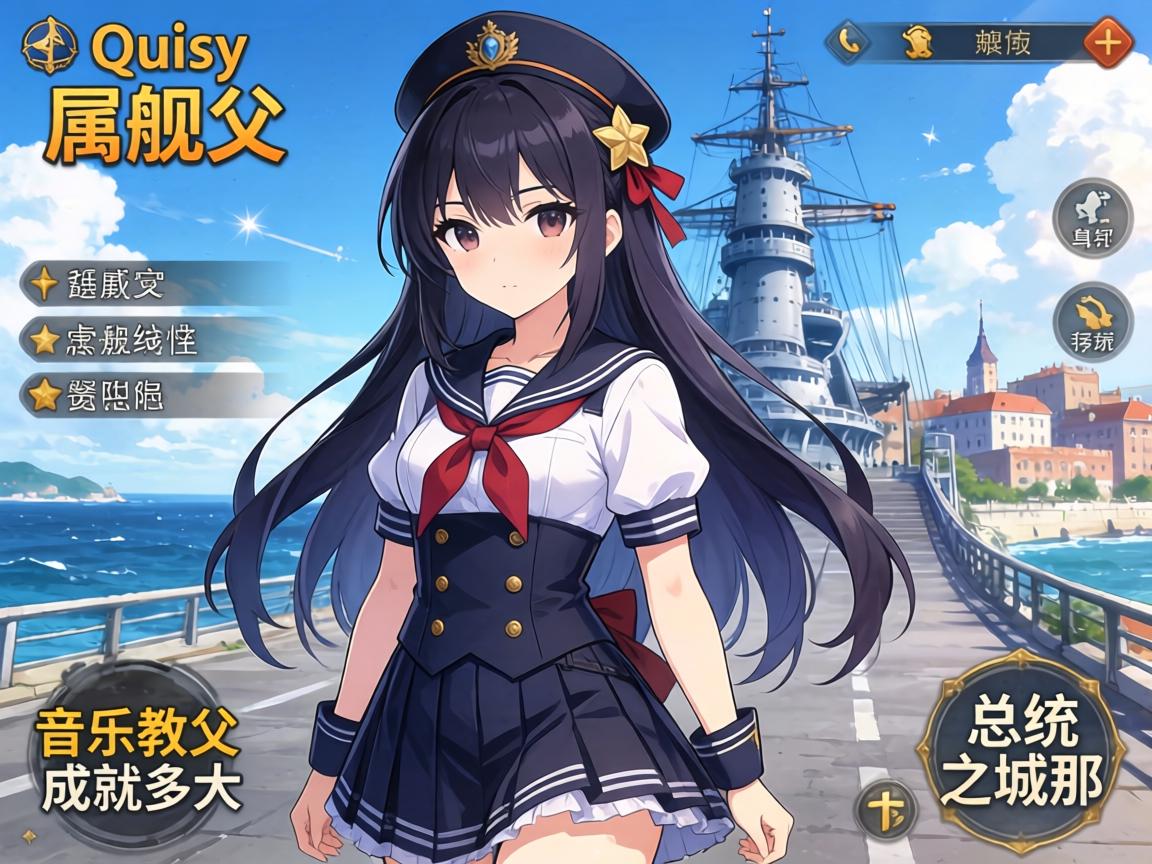Click the compass emblem beside Quisy

pos(49,47)
